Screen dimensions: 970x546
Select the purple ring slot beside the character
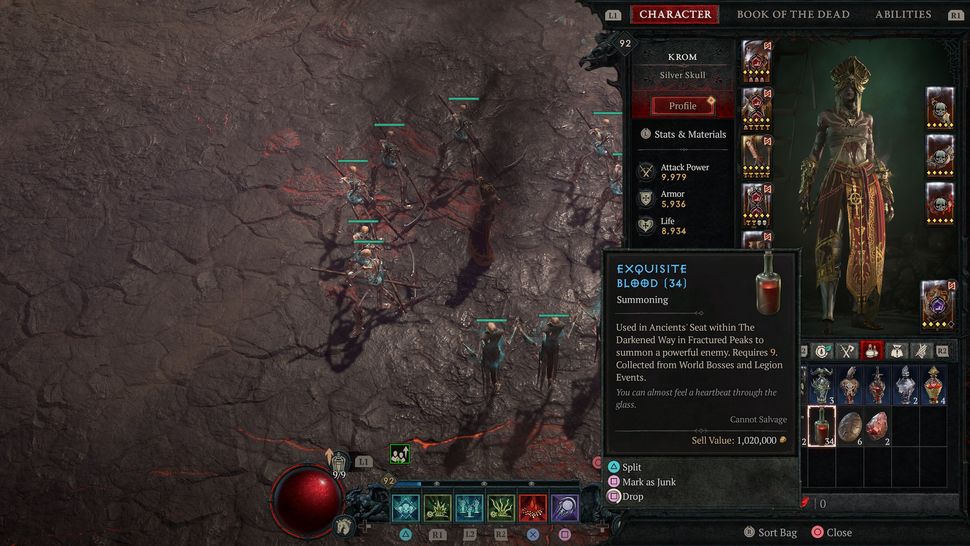pyautogui.click(x=937, y=302)
